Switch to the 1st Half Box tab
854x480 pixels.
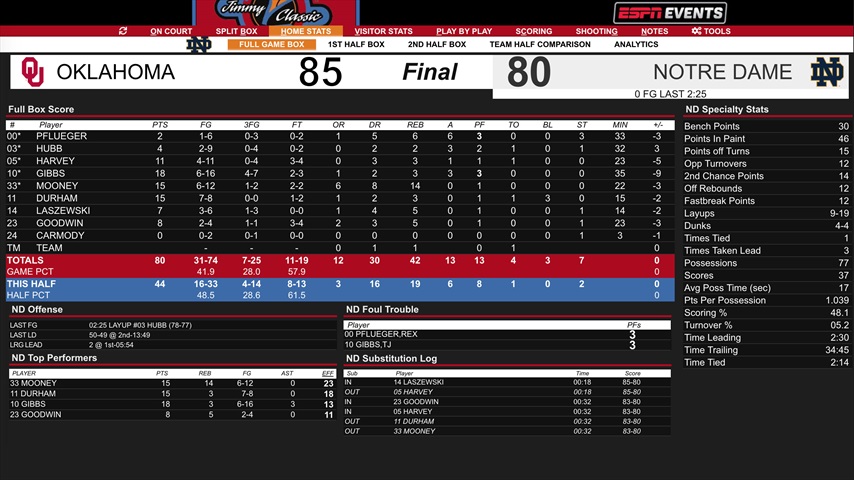coord(356,45)
